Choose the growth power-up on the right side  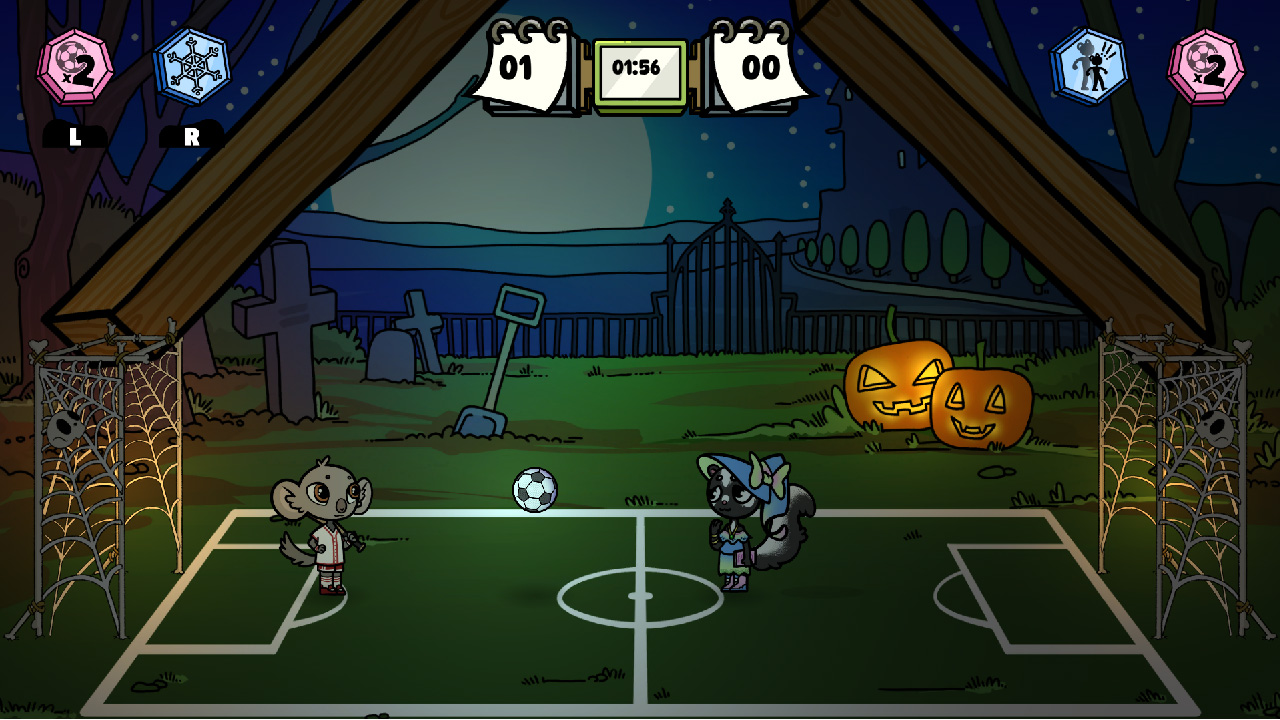coord(1091,64)
